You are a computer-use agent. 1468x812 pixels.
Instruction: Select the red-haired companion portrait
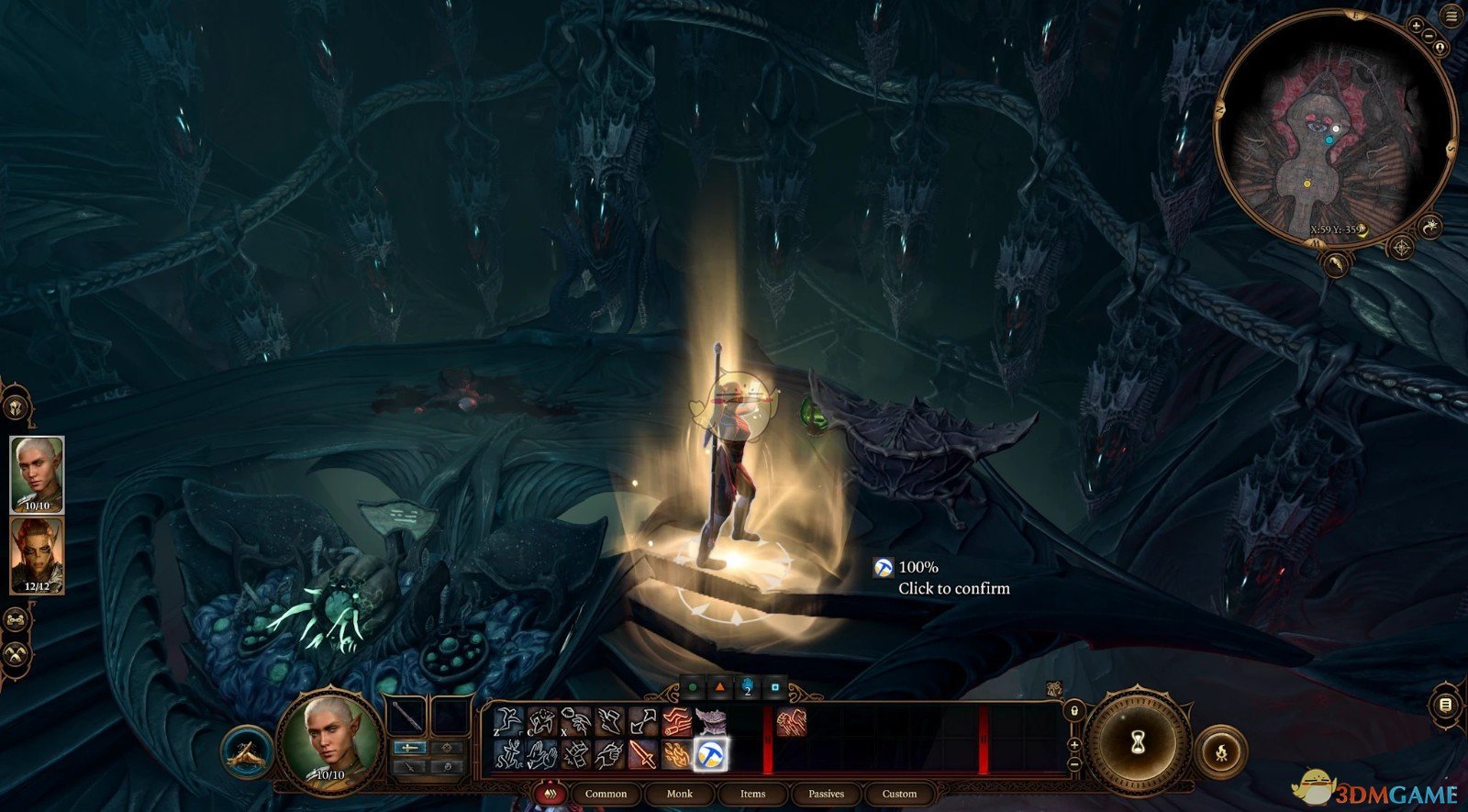pos(37,555)
